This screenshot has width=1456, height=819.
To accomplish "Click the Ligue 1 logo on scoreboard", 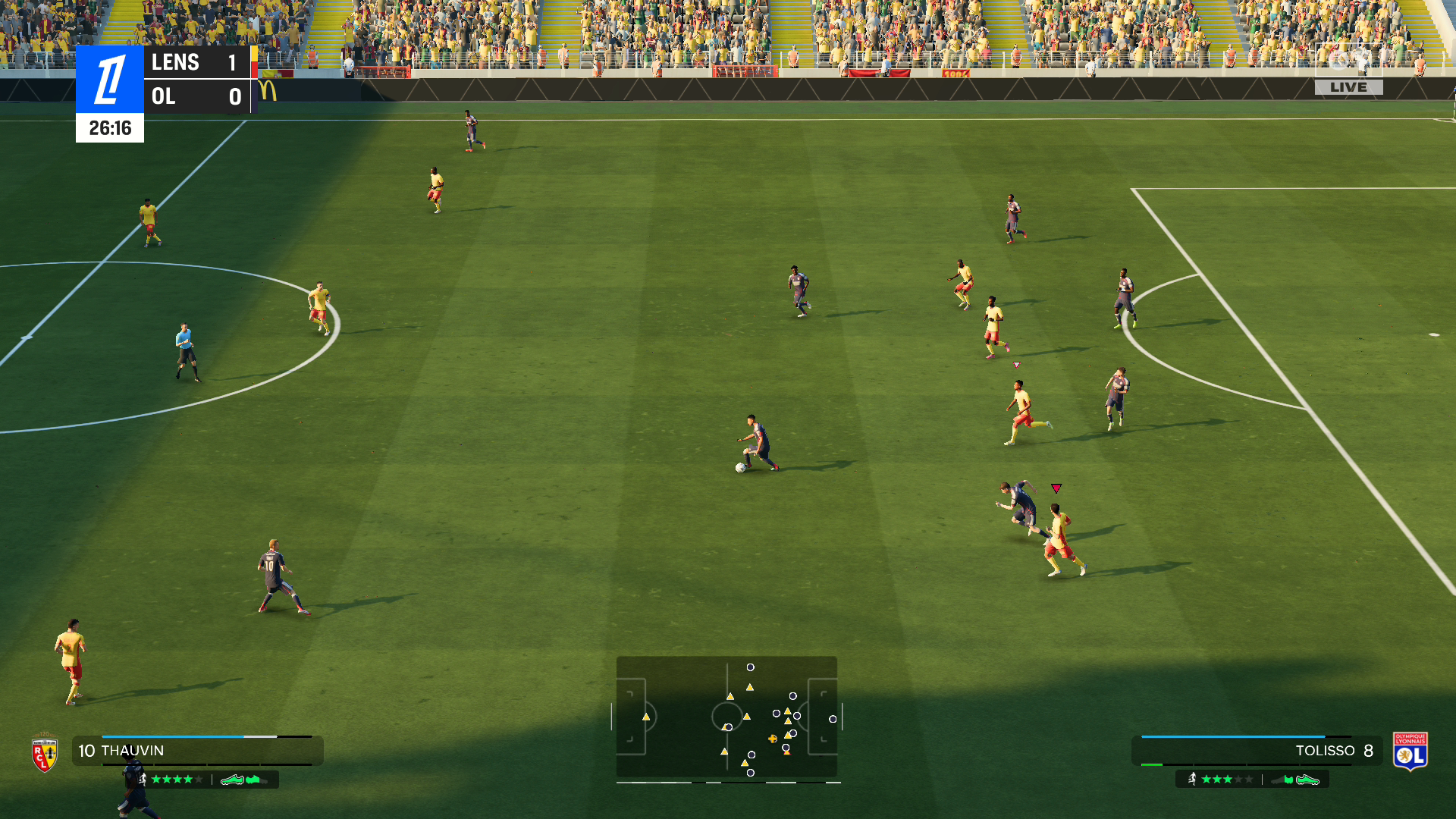I will 110,80.
